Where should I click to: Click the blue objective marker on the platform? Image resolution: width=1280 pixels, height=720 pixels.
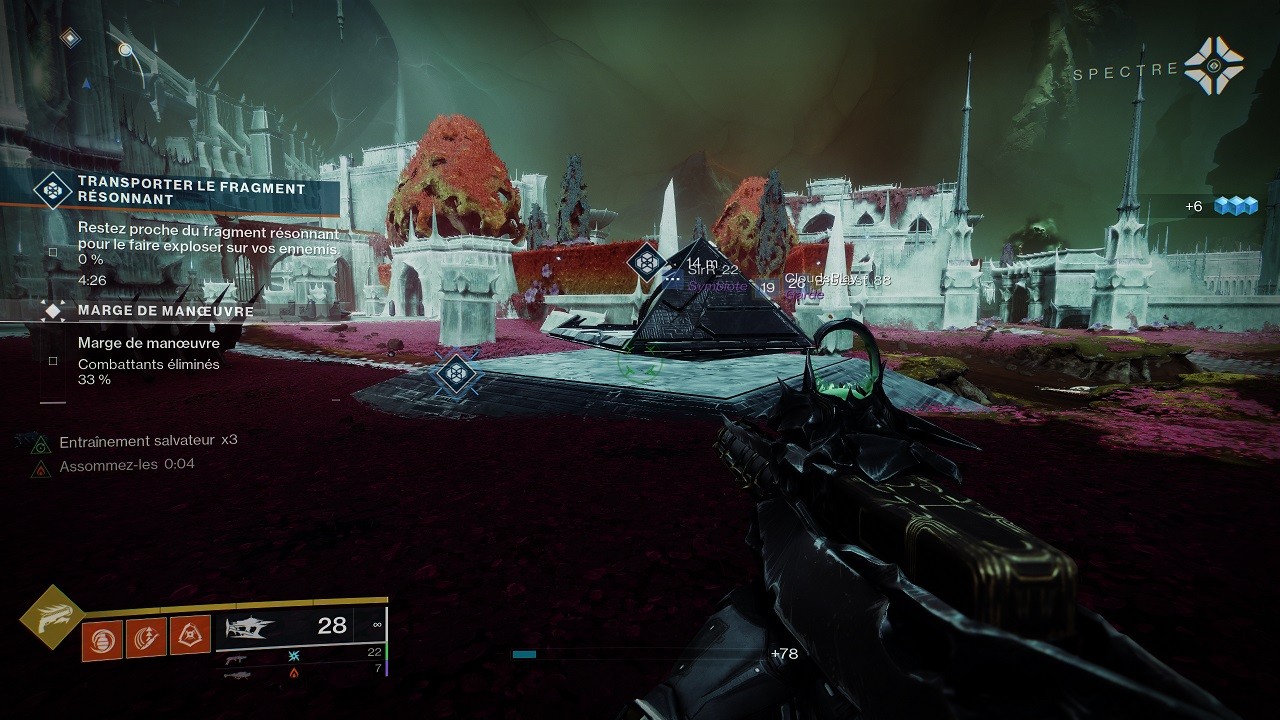(457, 373)
